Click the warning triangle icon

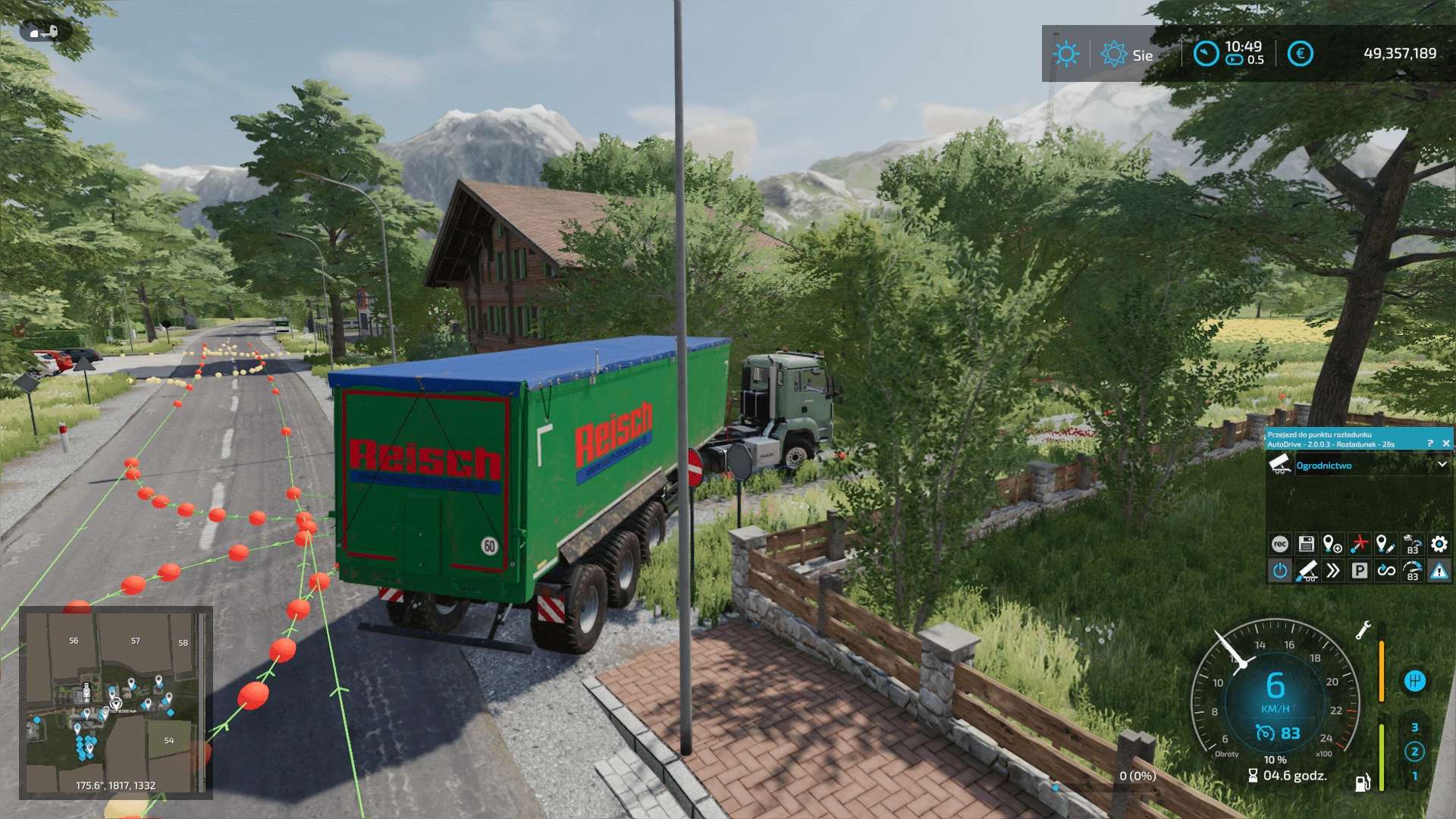click(1439, 570)
